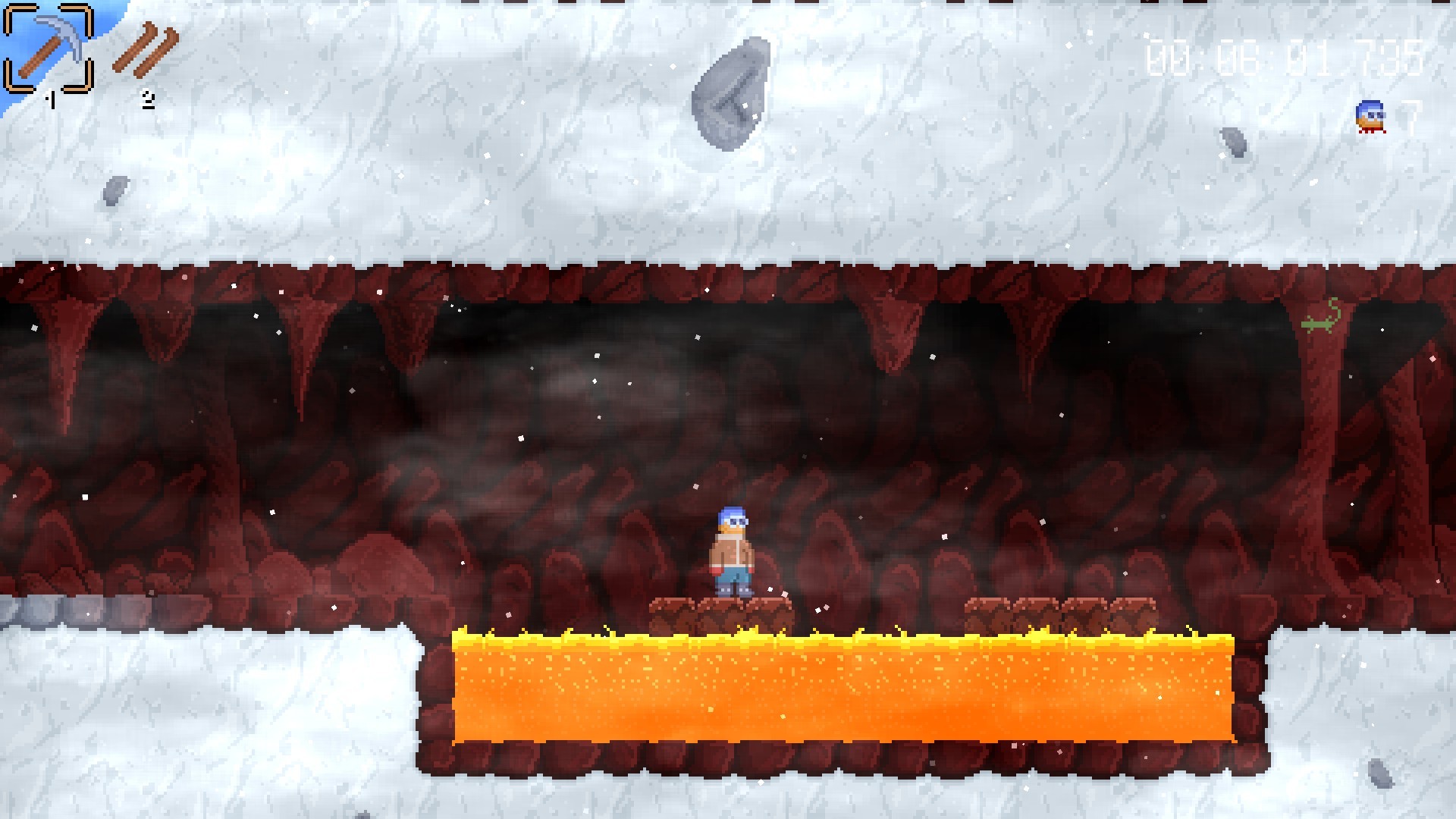Viewport: 1456px width, 819px height.
Task: Click the number 2 label under the skis slot
Action: [x=147, y=97]
